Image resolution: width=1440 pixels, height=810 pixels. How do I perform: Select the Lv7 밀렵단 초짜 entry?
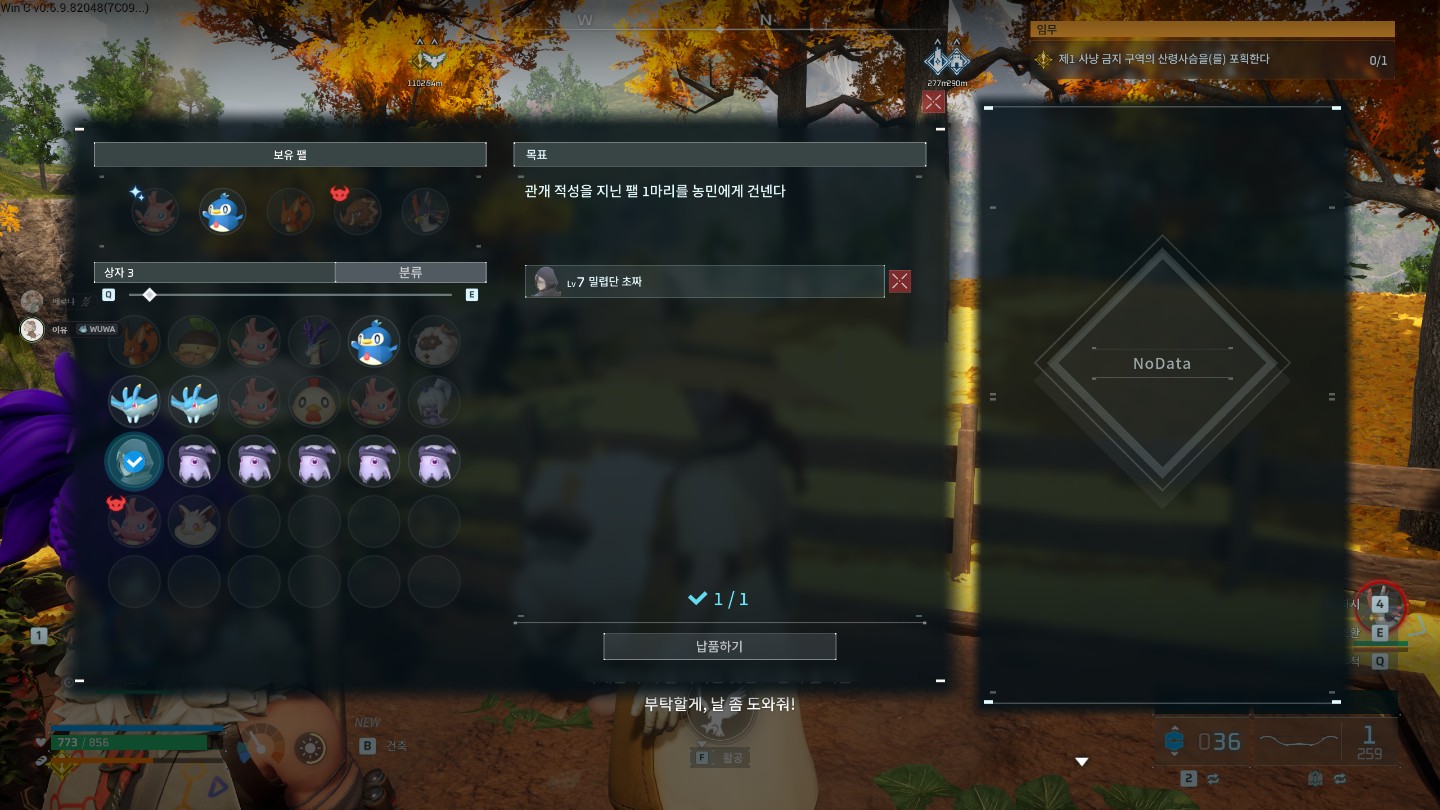(x=704, y=281)
